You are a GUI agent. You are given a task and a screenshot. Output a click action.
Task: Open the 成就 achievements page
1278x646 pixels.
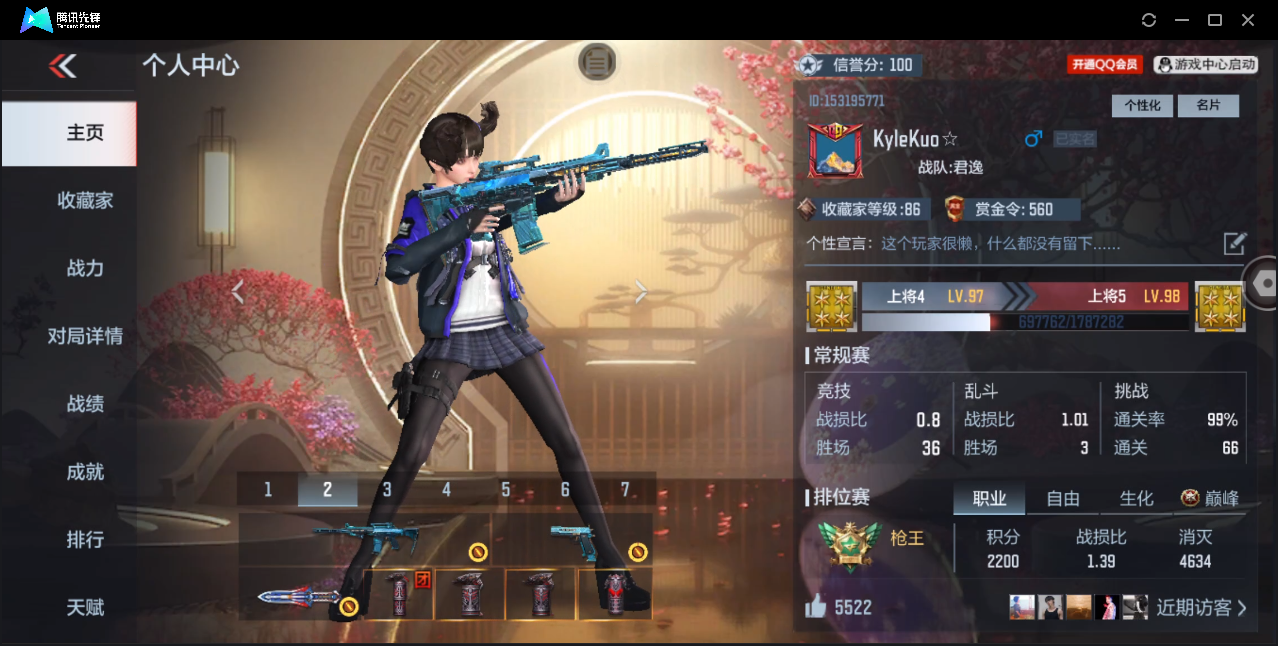85,472
